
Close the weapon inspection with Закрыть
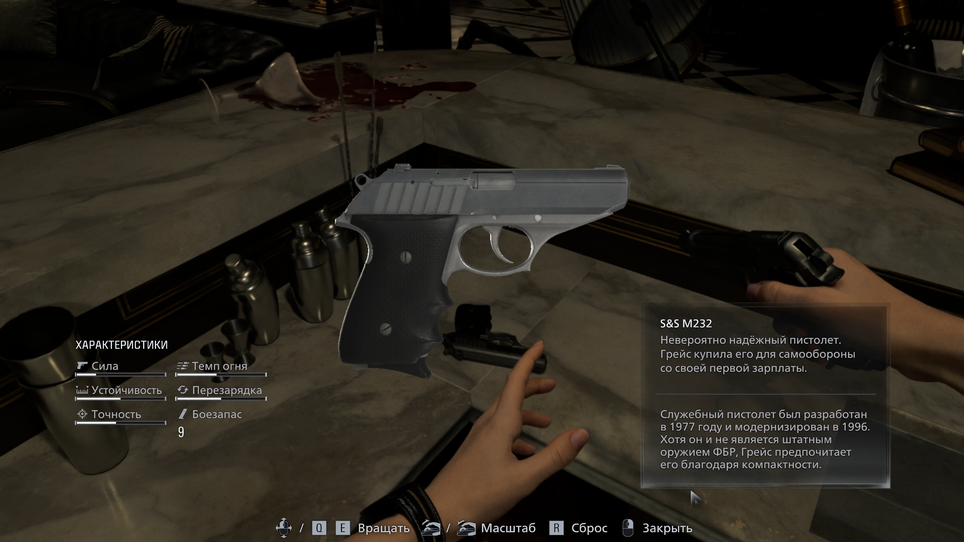pyautogui.click(x=666, y=528)
